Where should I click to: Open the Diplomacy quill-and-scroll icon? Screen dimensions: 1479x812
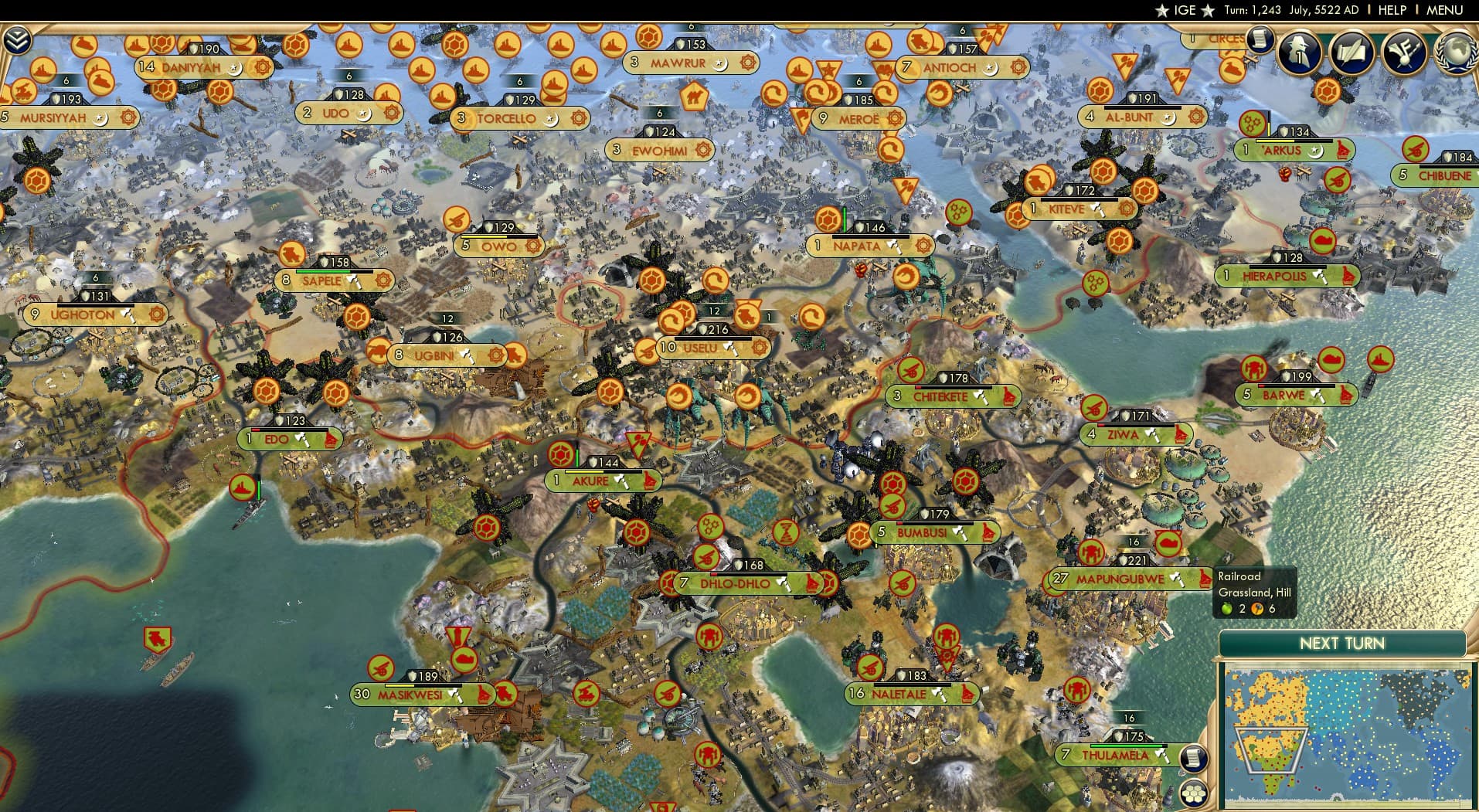point(1351,53)
